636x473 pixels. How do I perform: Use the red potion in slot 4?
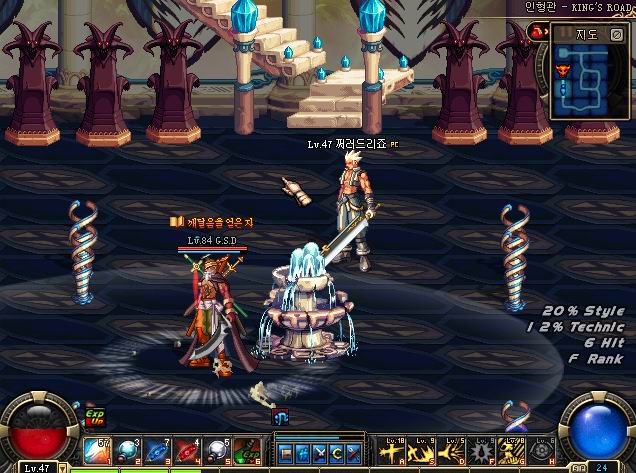point(187,452)
